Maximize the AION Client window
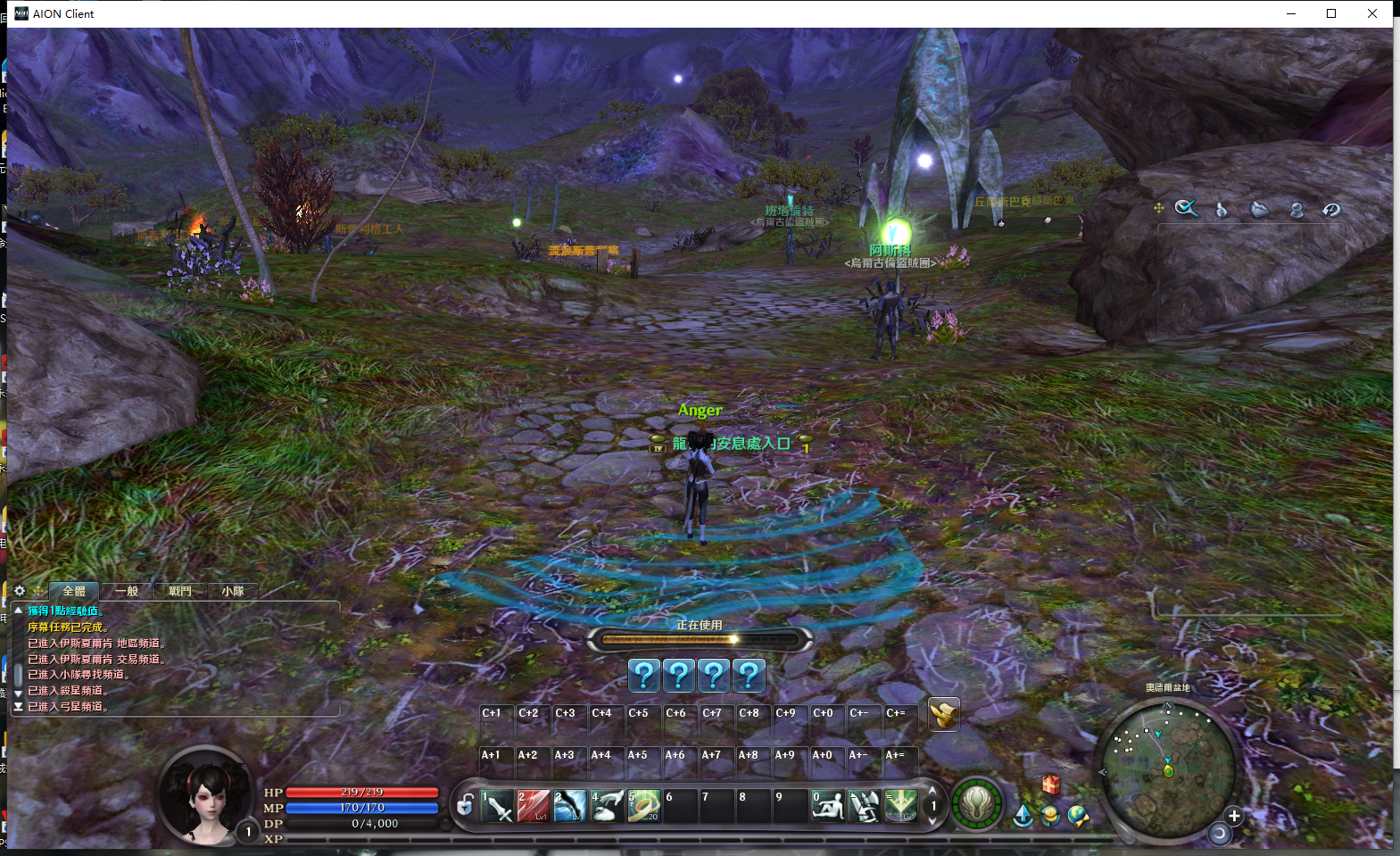This screenshot has height=856, width=1400. point(1331,13)
